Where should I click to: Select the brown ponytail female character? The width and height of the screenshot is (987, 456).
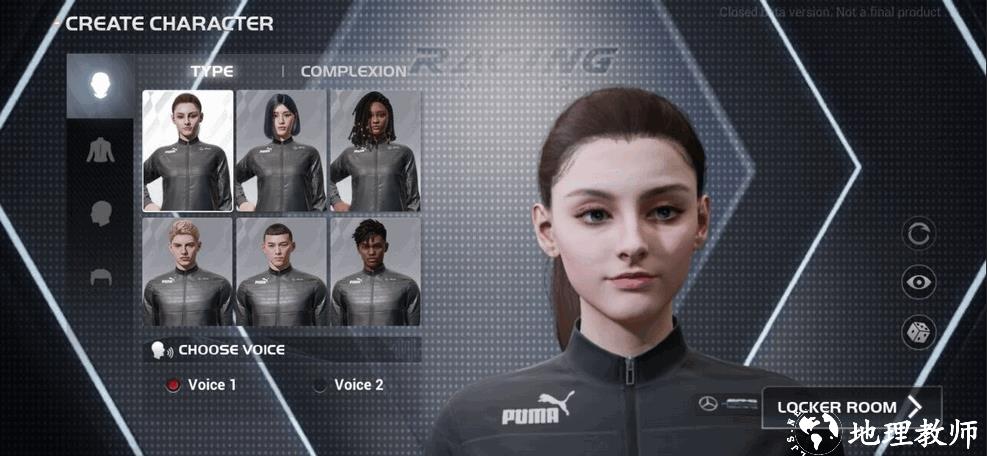pos(188,150)
